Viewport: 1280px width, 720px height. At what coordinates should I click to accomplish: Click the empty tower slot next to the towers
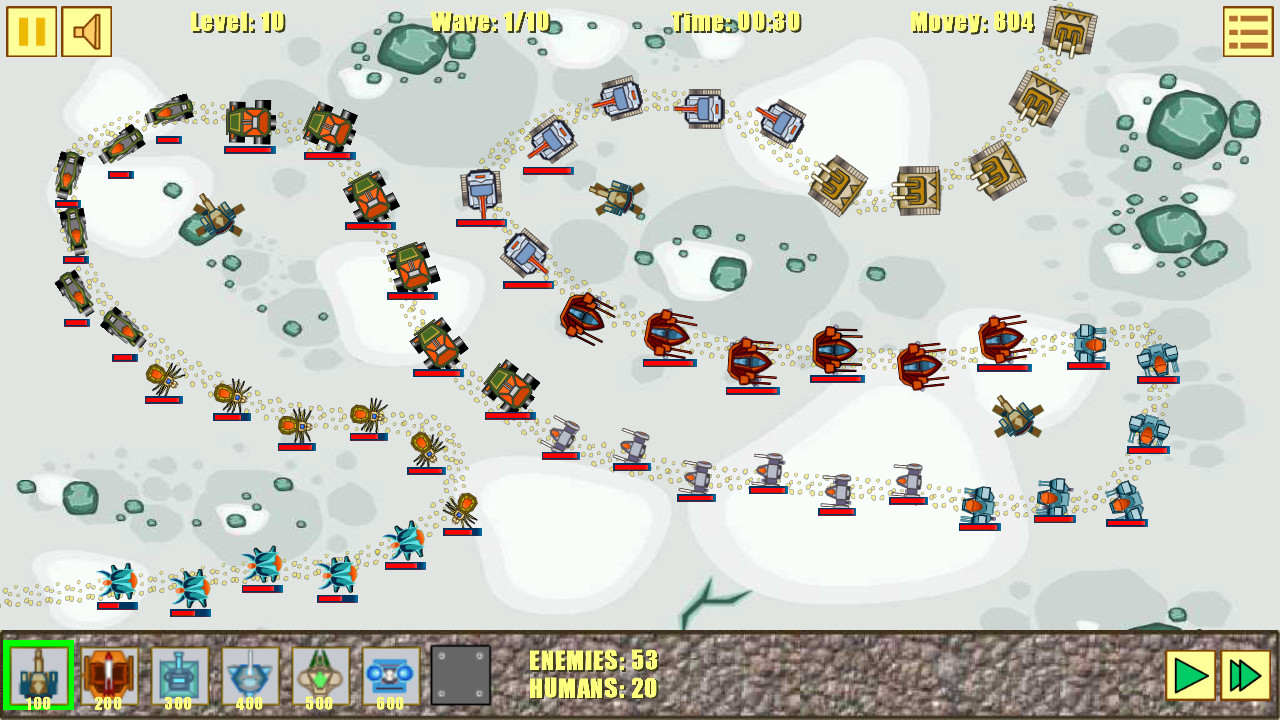[x=460, y=673]
